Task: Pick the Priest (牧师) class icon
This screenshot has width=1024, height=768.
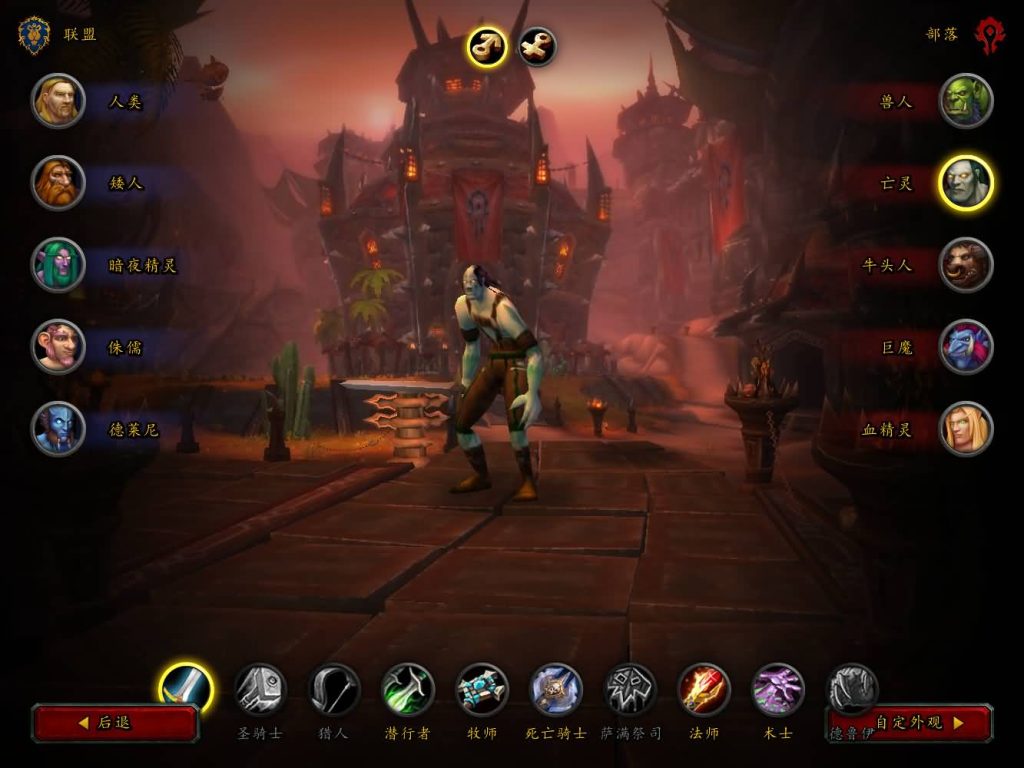Action: pos(482,689)
